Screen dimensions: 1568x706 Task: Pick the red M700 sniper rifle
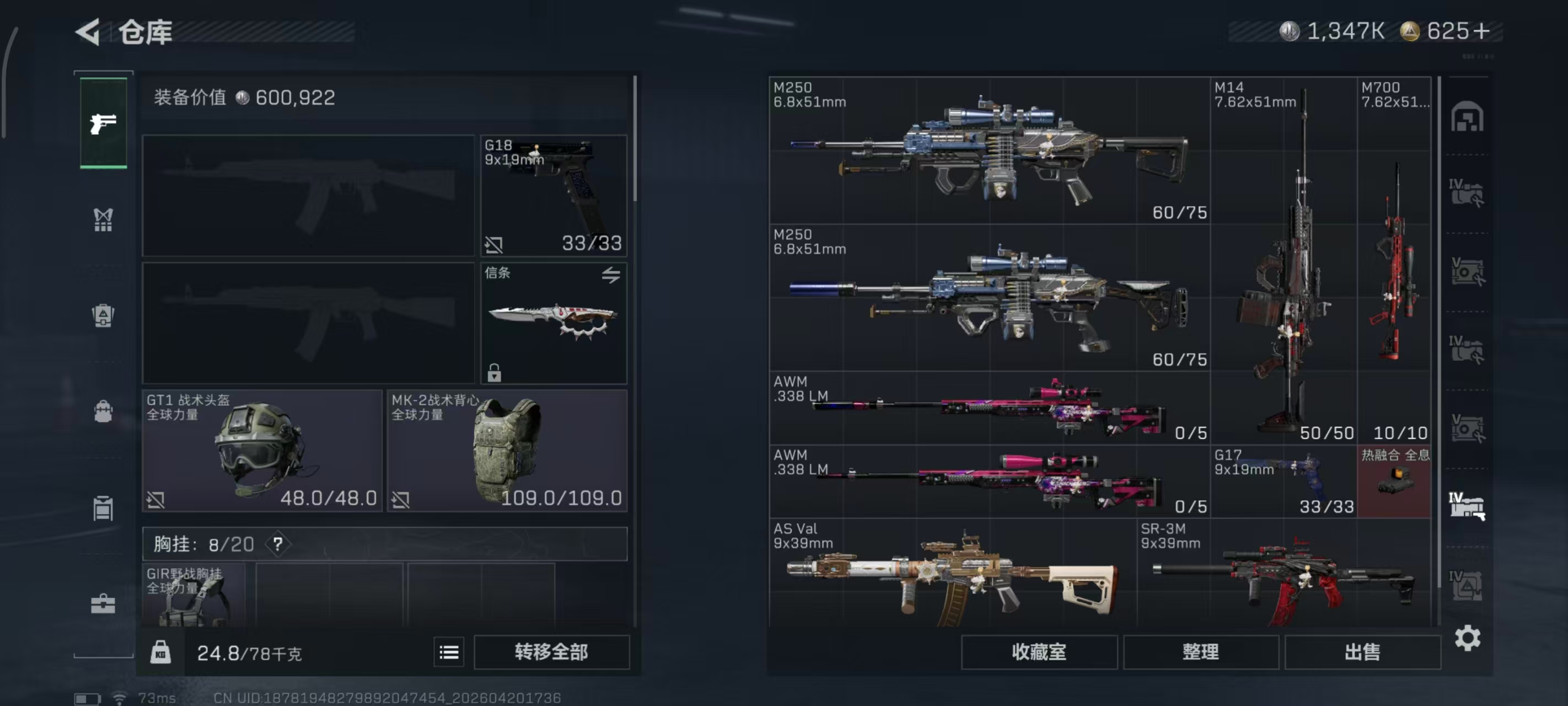[1394, 261]
